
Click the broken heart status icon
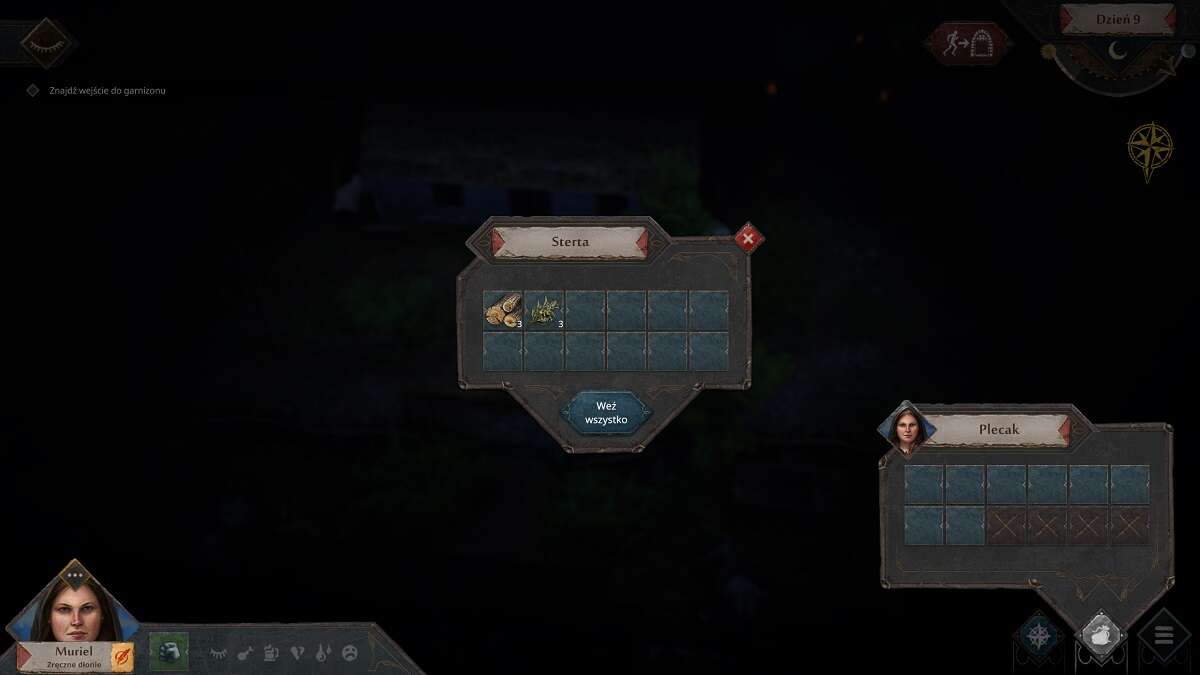[x=297, y=653]
